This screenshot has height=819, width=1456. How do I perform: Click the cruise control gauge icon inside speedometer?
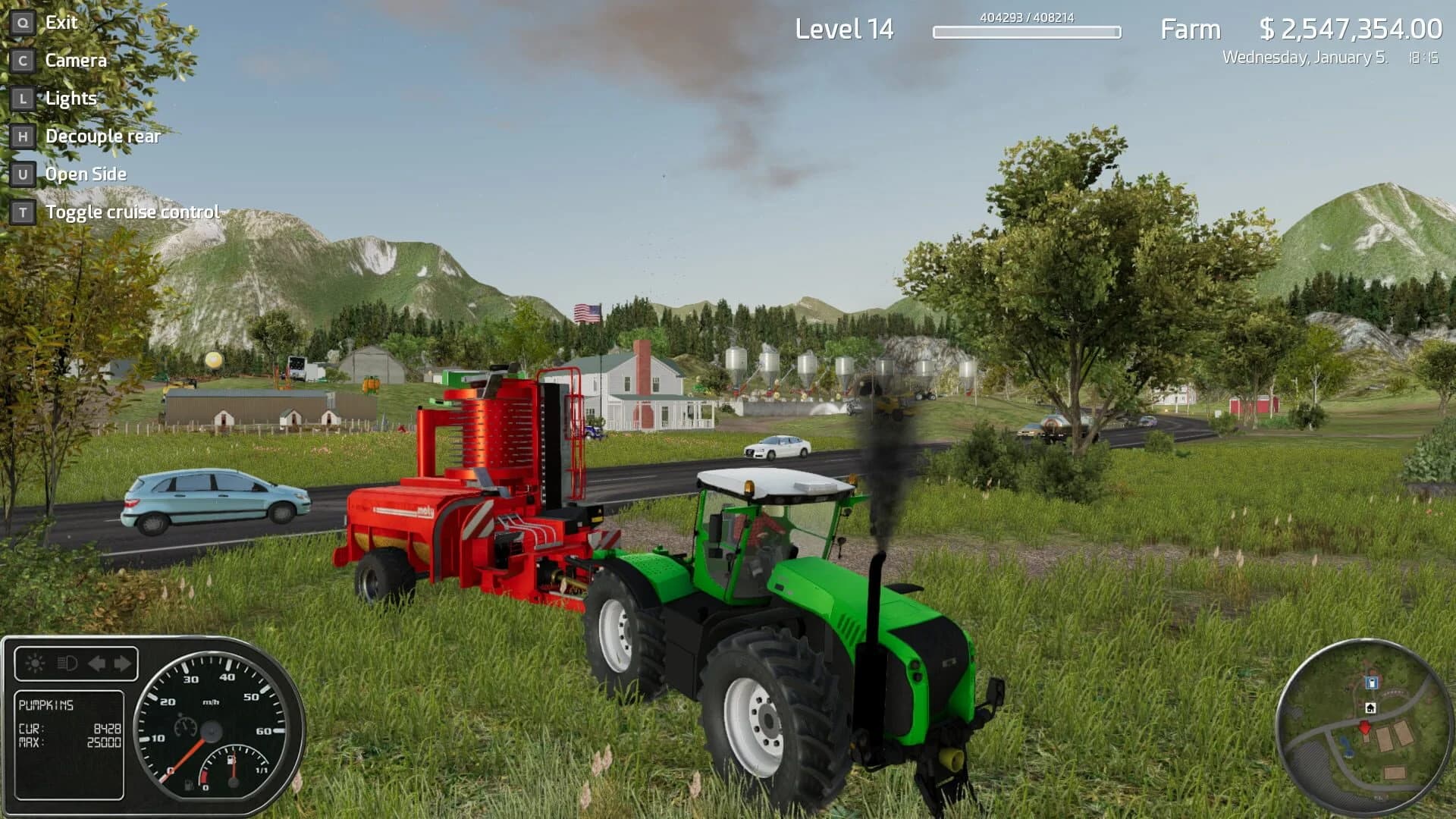tap(185, 726)
